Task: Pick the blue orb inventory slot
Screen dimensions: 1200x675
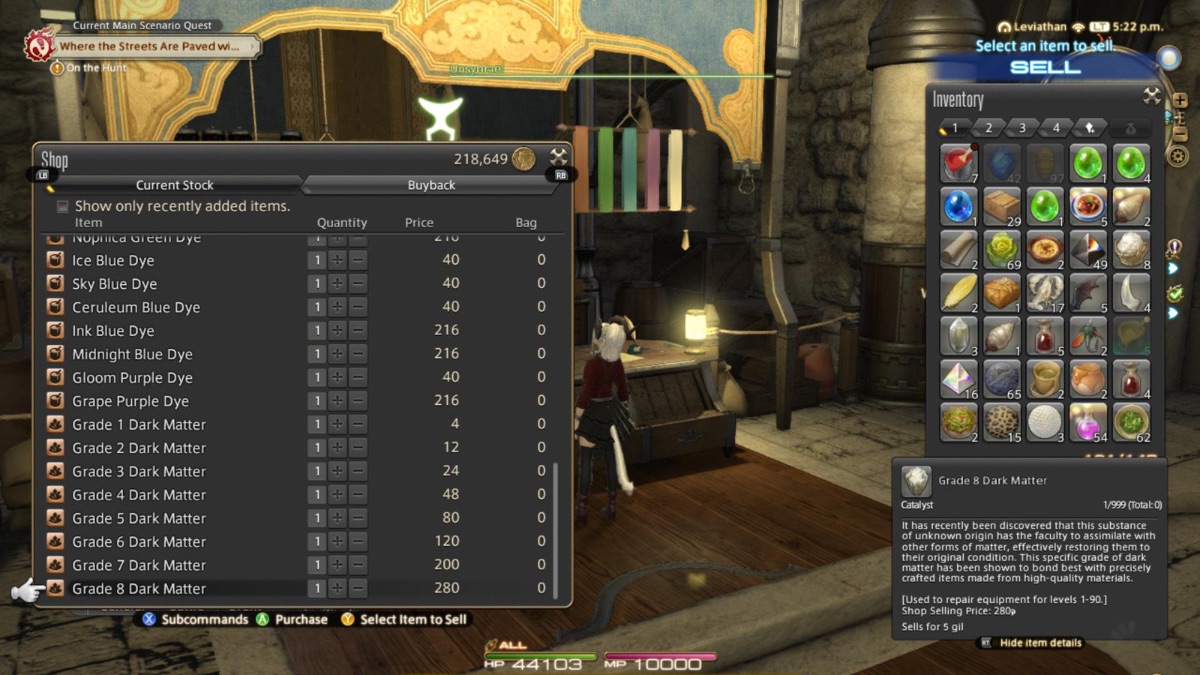Action: 958,206
